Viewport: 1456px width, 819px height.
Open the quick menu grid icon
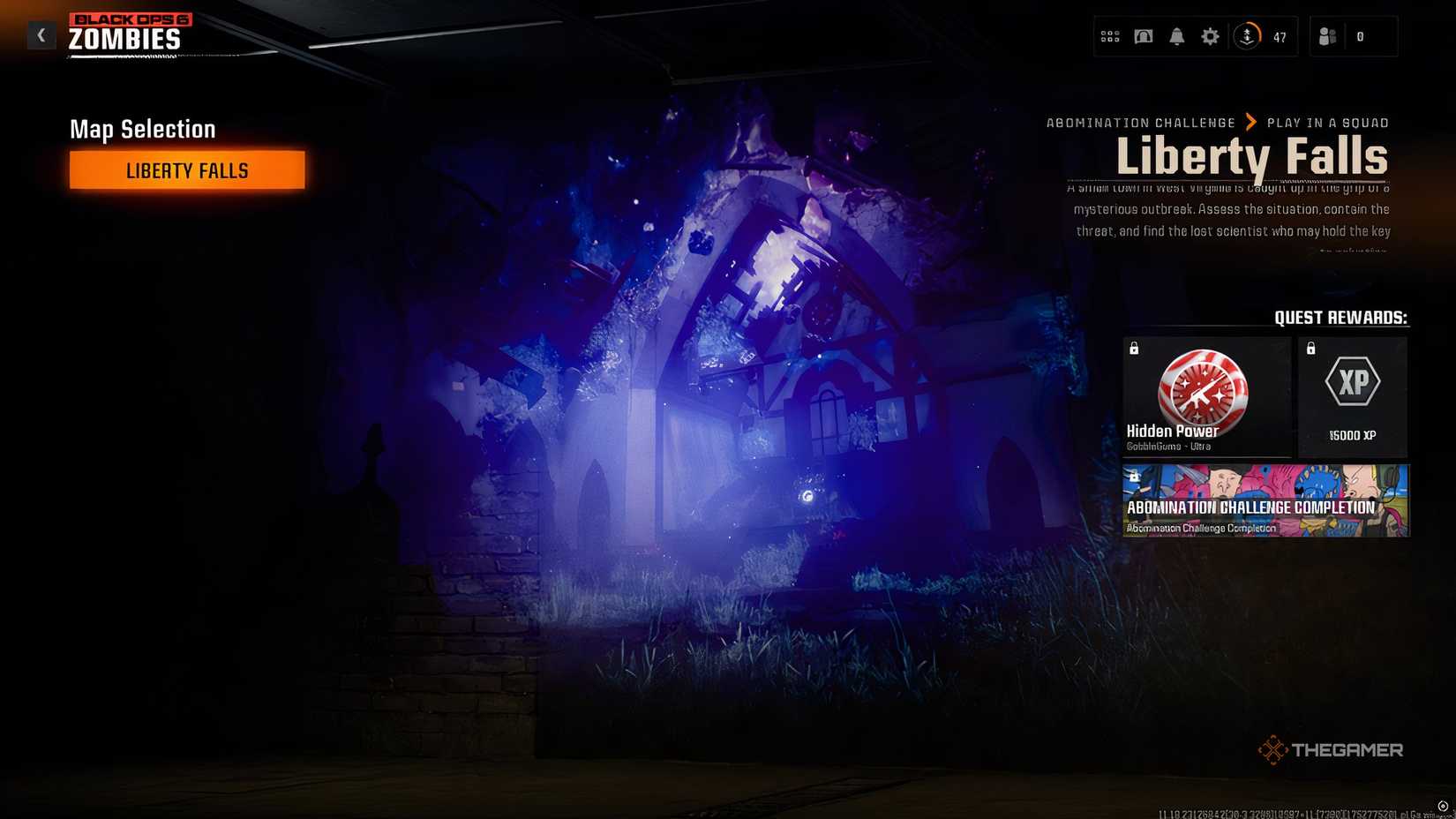[1110, 36]
